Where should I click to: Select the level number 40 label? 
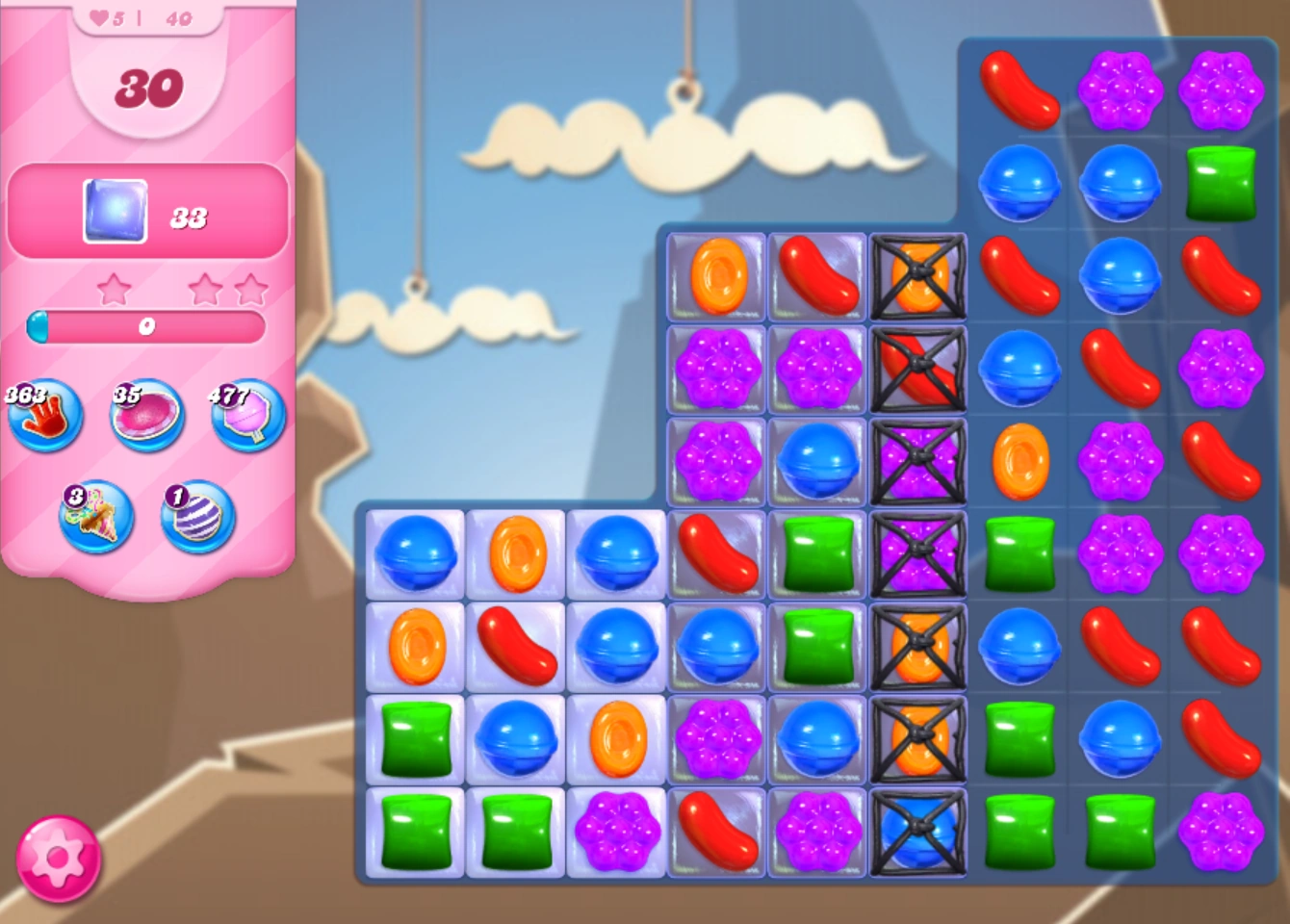click(x=179, y=17)
